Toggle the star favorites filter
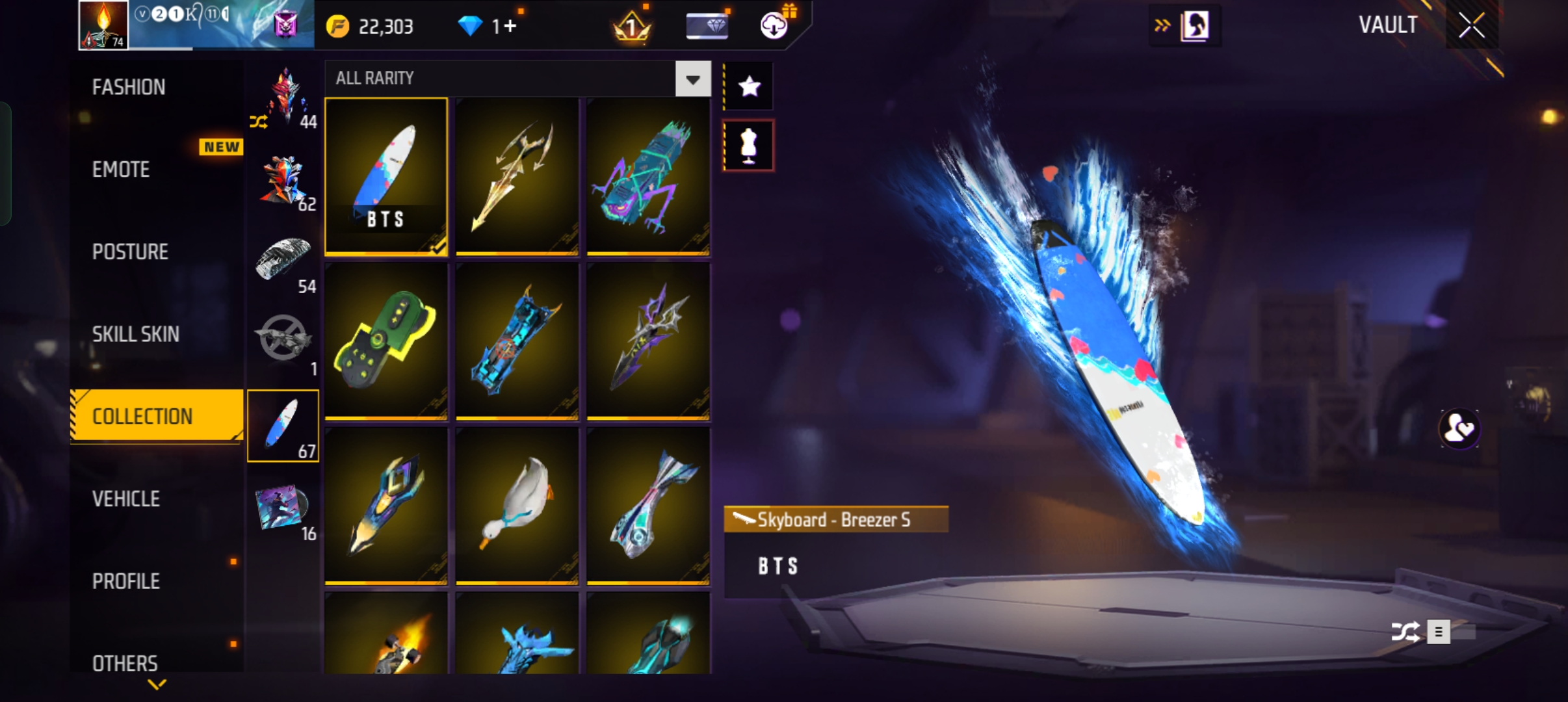Image resolution: width=1568 pixels, height=702 pixels. [749, 86]
